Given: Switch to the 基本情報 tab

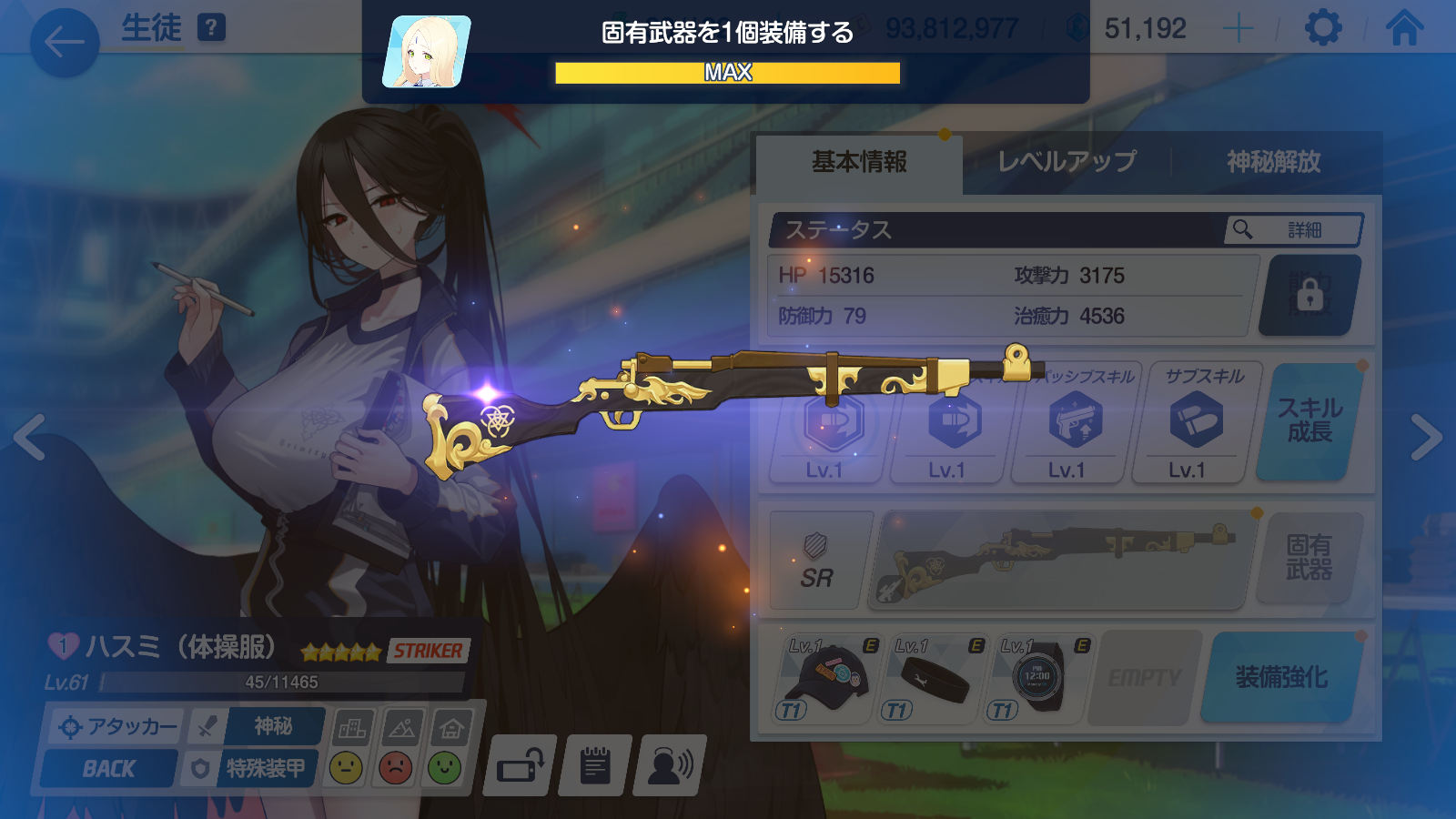Looking at the screenshot, I should click(859, 162).
